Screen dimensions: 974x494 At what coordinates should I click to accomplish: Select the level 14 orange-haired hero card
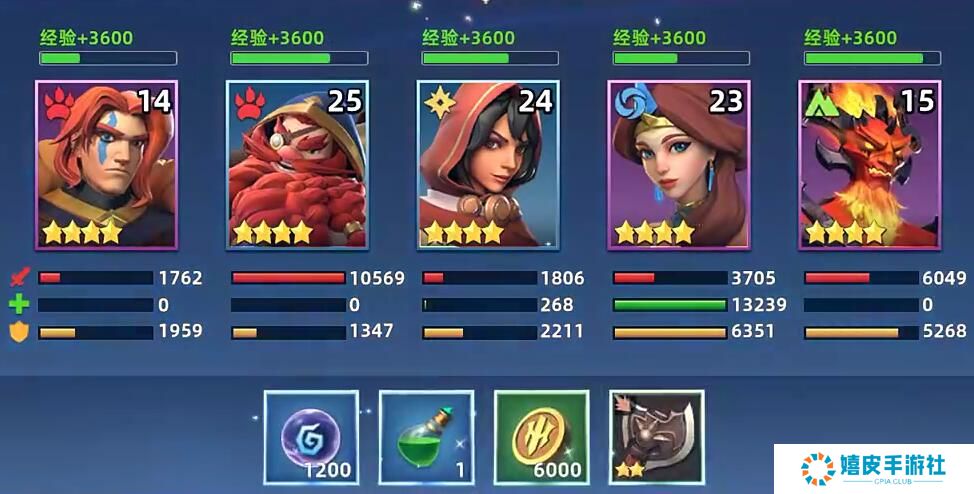click(x=106, y=165)
